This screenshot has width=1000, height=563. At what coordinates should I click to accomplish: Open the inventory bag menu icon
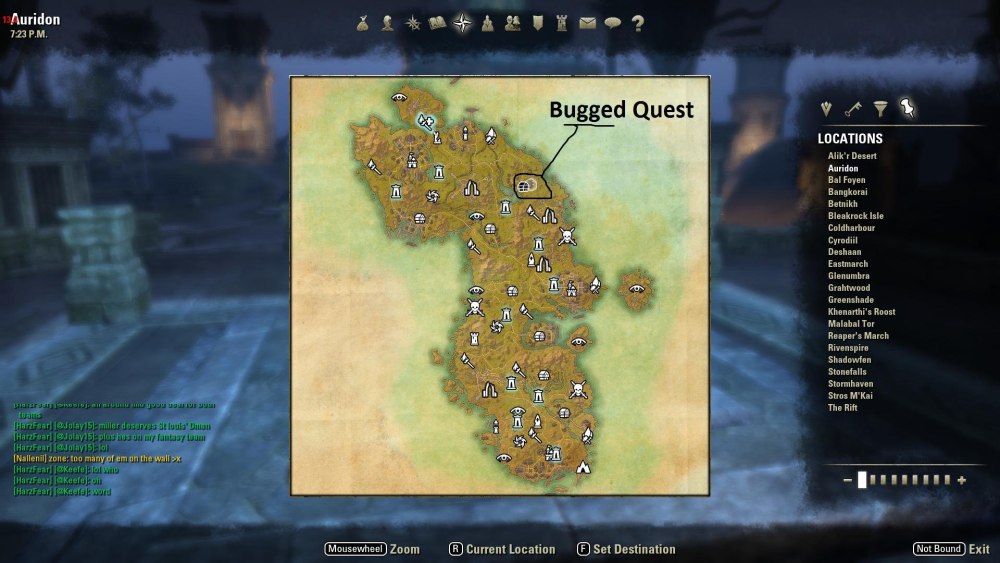click(x=363, y=24)
